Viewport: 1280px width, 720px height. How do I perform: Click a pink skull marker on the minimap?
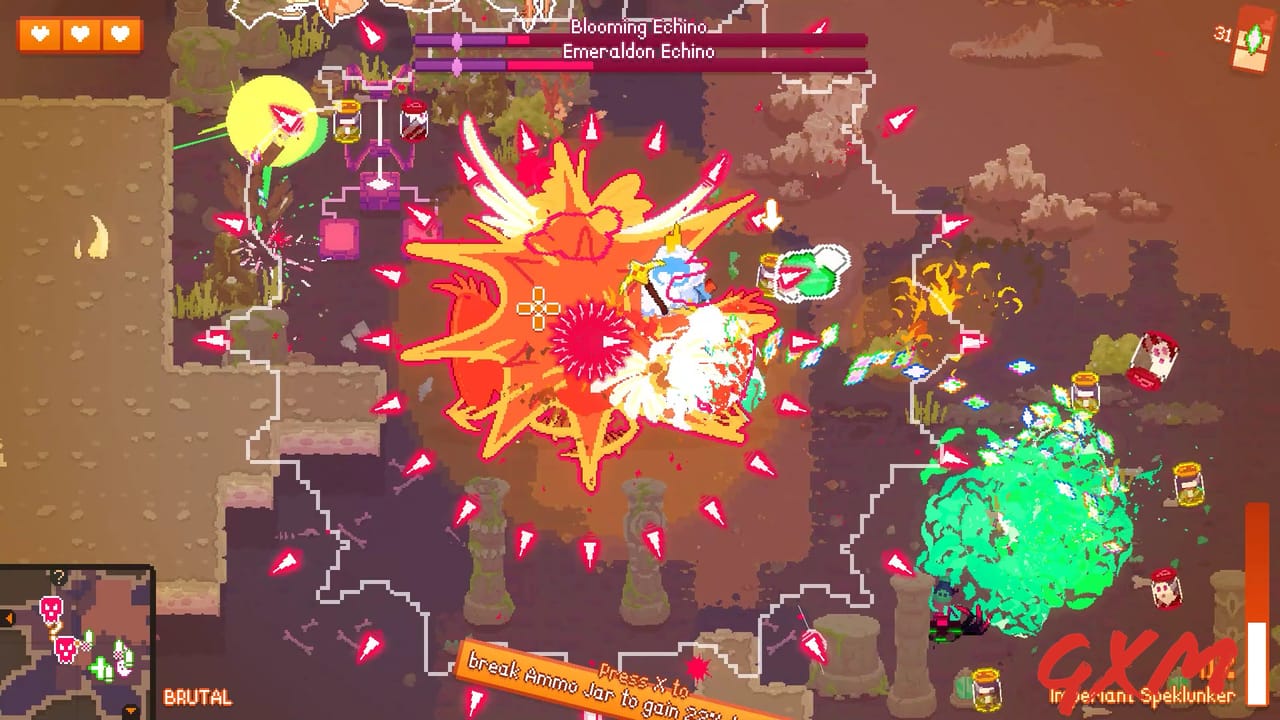click(x=52, y=609)
